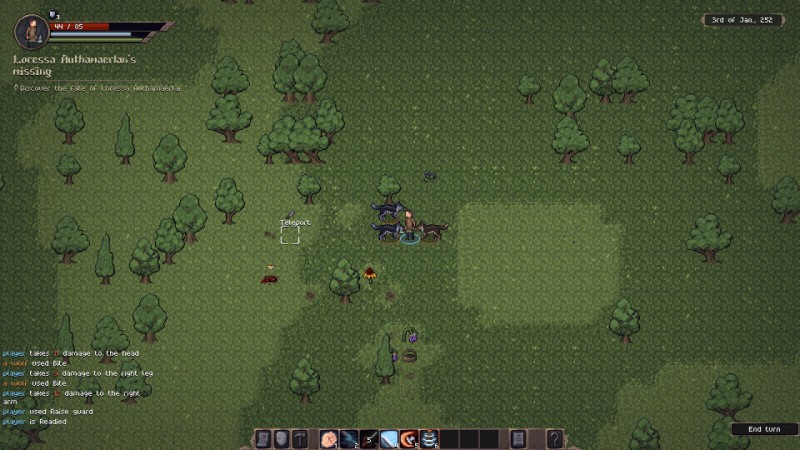Viewport: 800px width, 450px height.
Task: Click the calendar date display
Action: [742, 20]
